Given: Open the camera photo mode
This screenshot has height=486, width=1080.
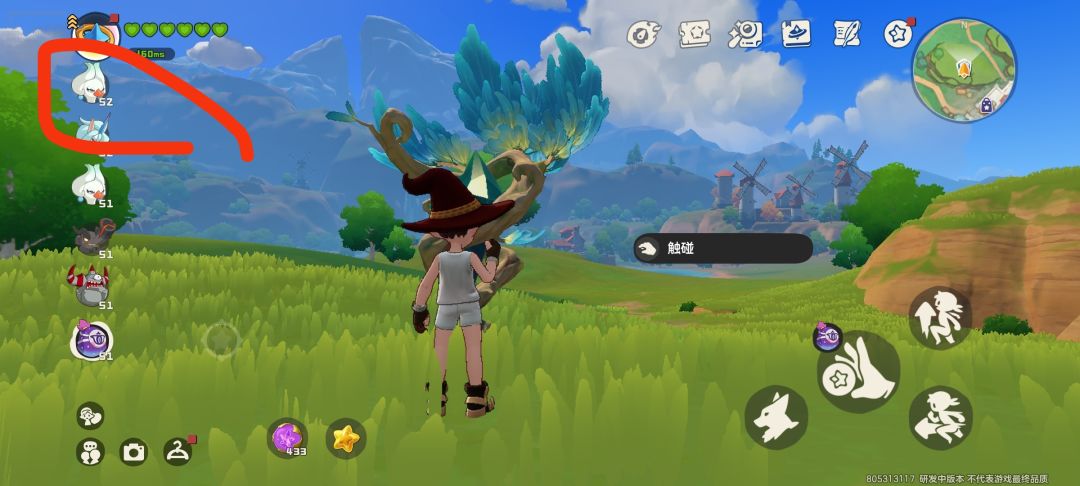Looking at the screenshot, I should point(134,452).
